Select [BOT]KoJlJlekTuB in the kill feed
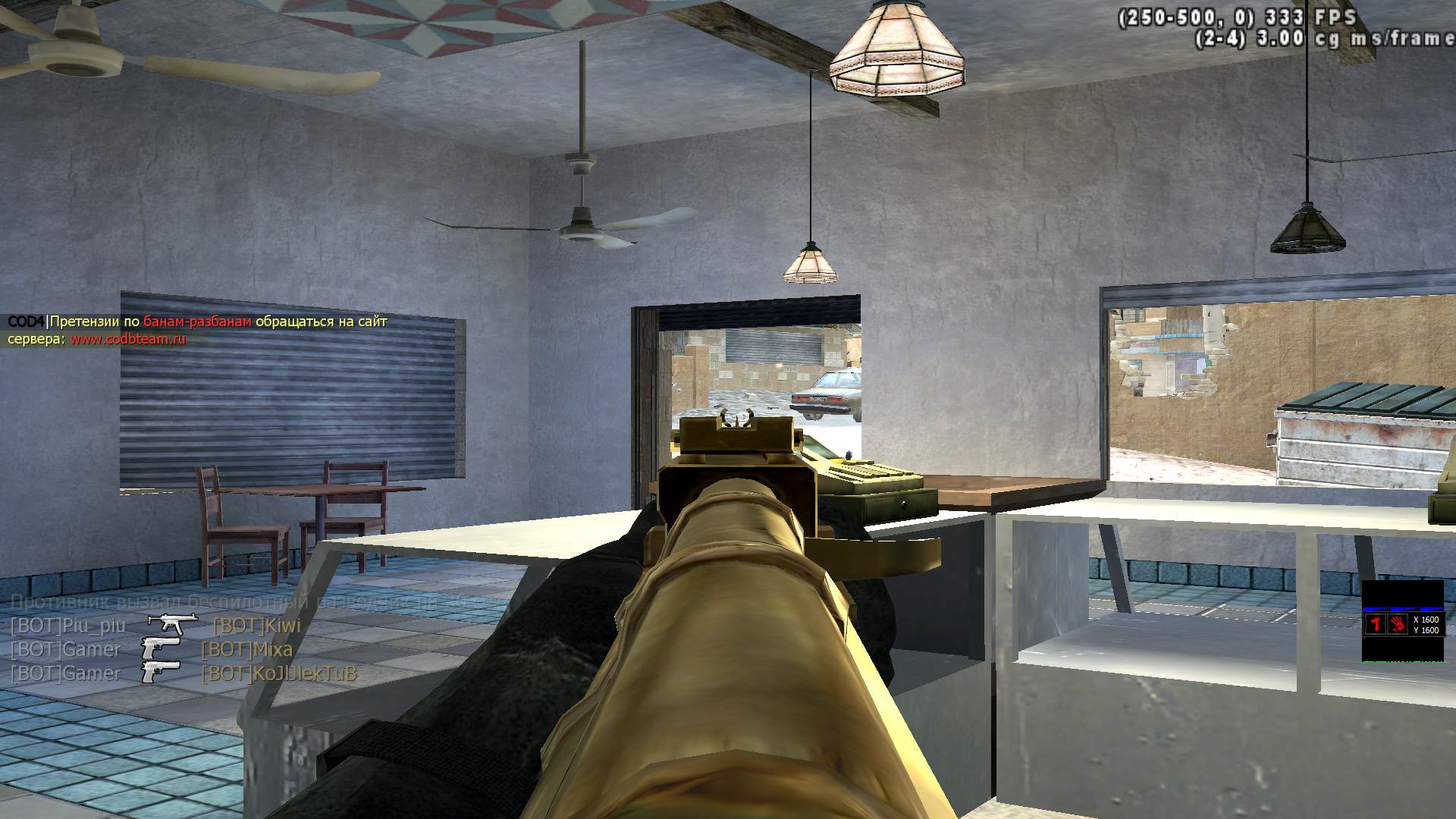The width and height of the screenshot is (1456, 819). (278, 673)
